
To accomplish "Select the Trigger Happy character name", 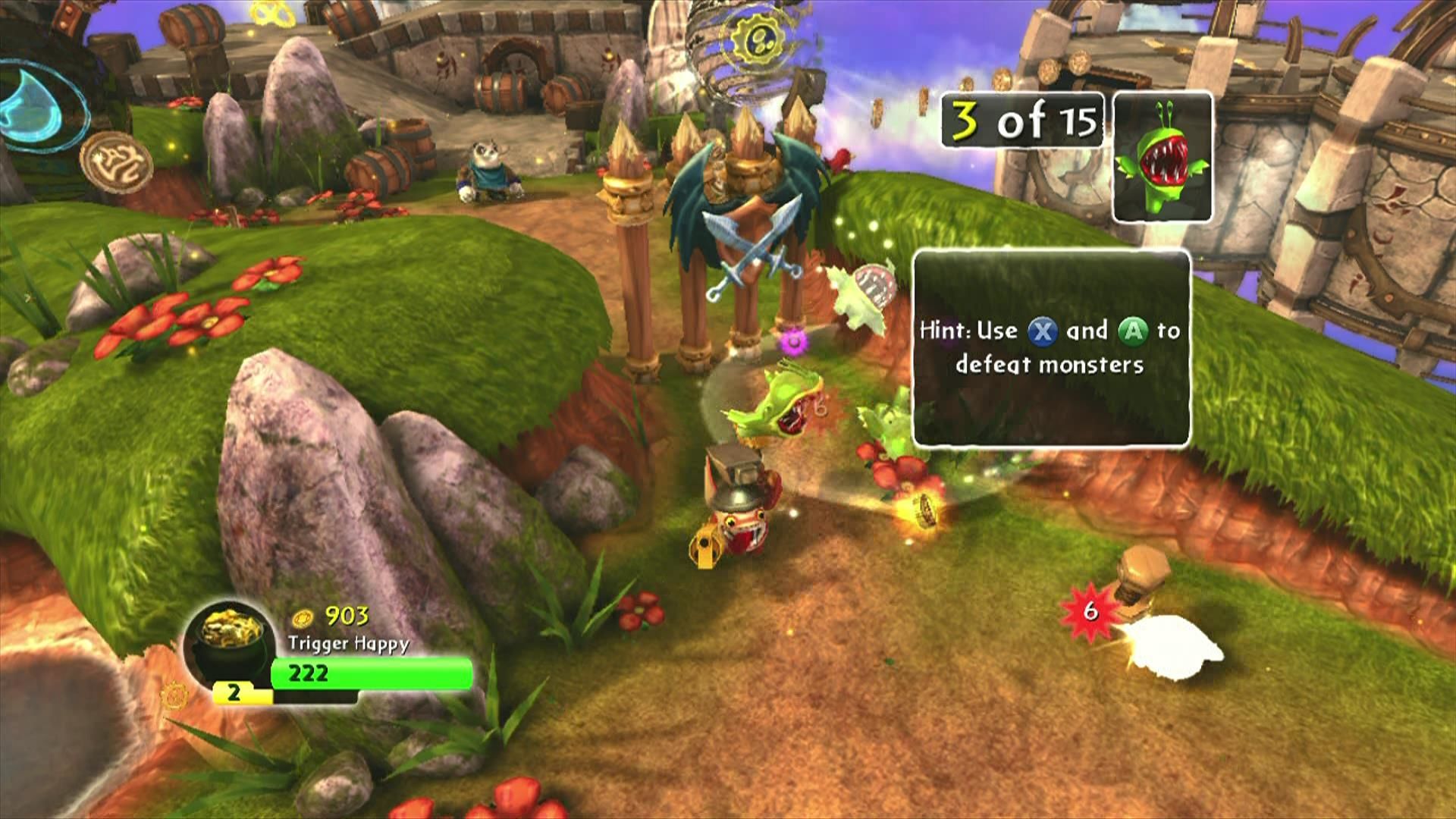I will coord(348,644).
